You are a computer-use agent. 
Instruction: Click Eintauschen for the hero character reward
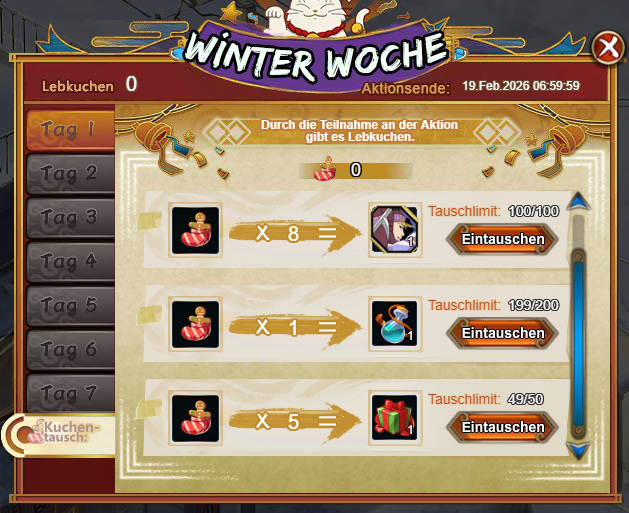pos(502,239)
